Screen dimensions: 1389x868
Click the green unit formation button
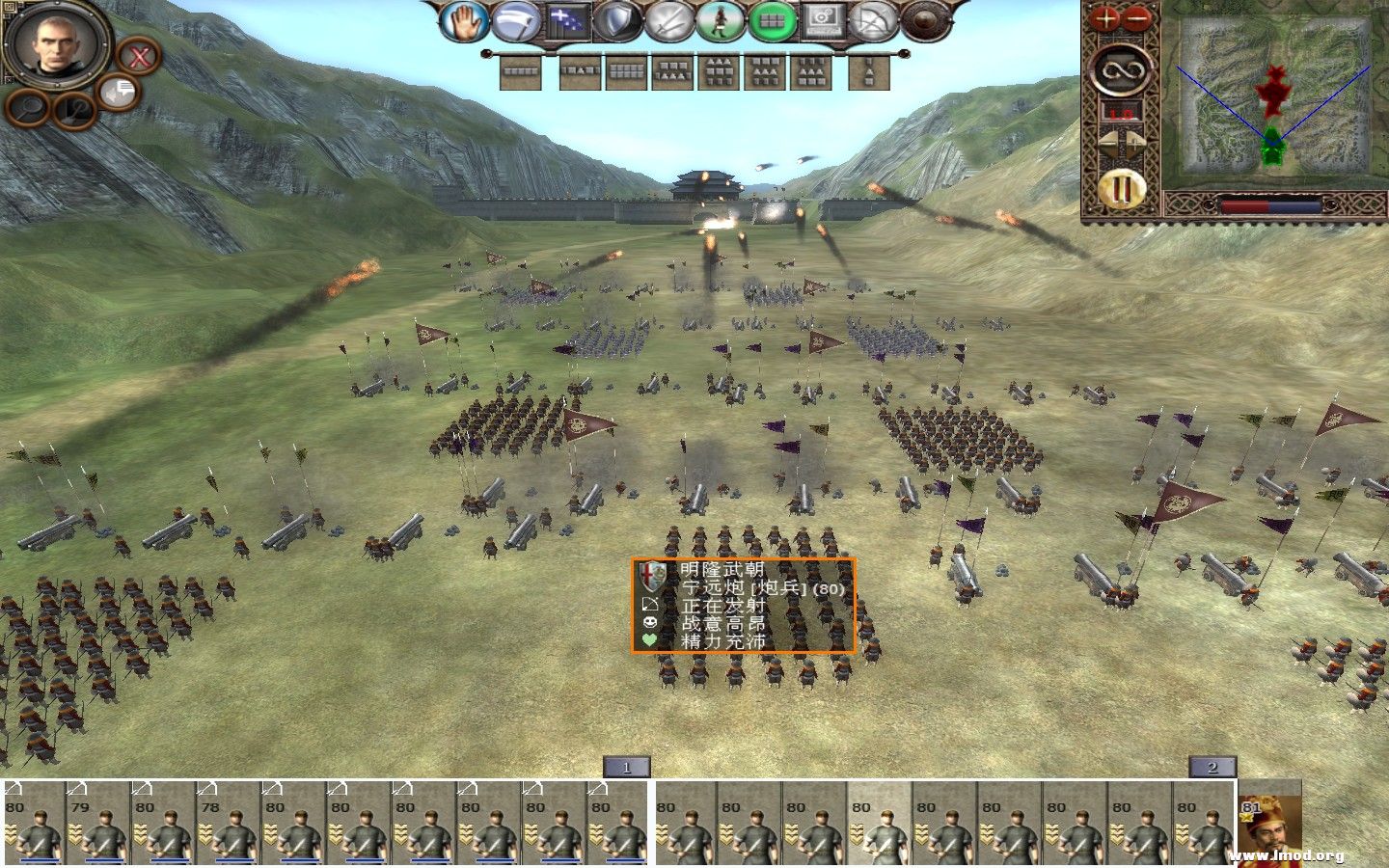[x=772, y=21]
